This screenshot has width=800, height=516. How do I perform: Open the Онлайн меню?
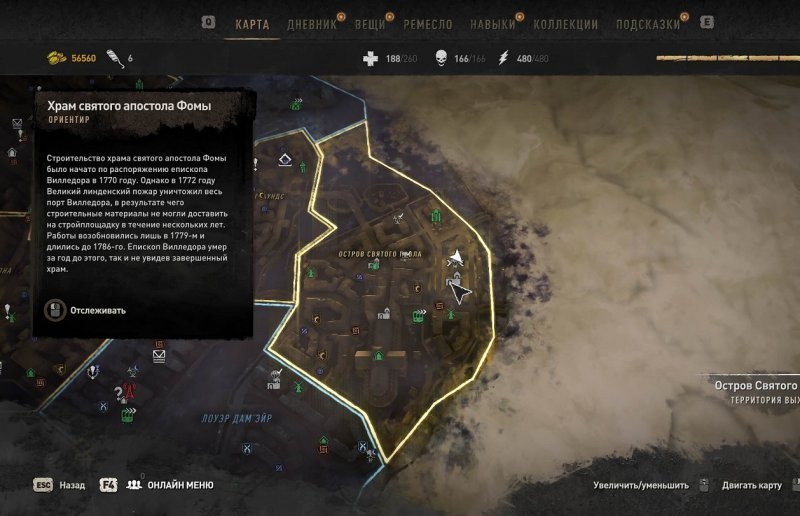(x=180, y=485)
